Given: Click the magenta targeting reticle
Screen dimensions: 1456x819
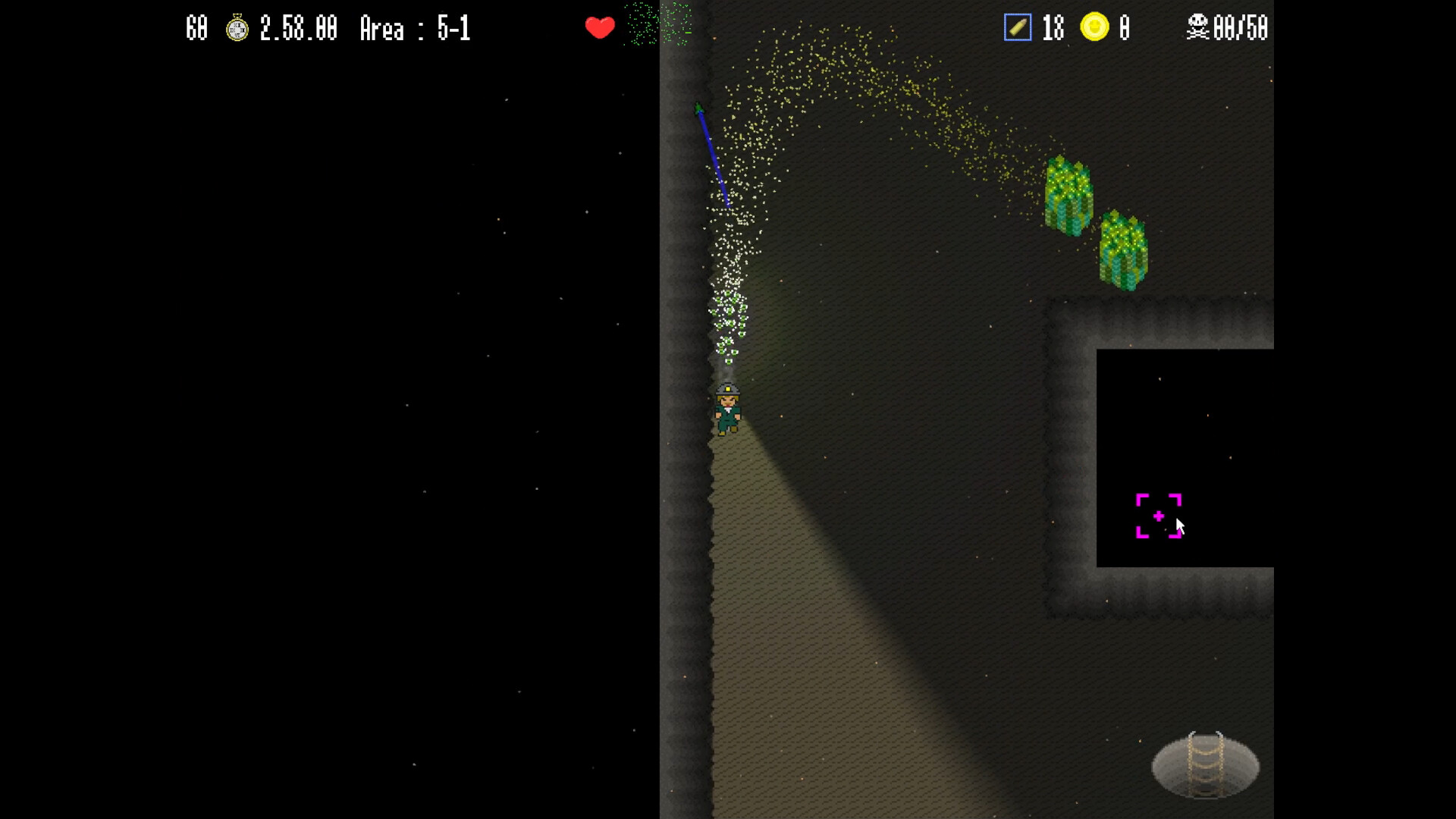Looking at the screenshot, I should coord(1158,516).
